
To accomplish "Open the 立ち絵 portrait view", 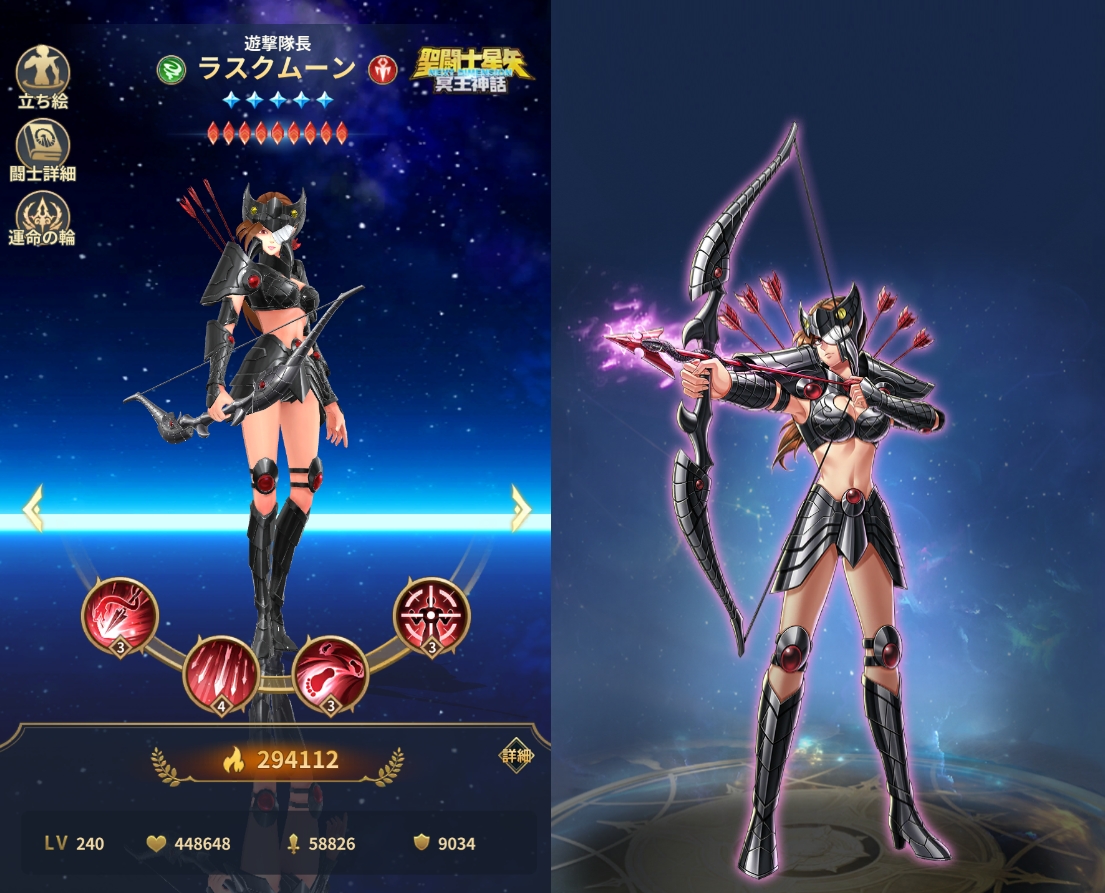I will click(43, 73).
